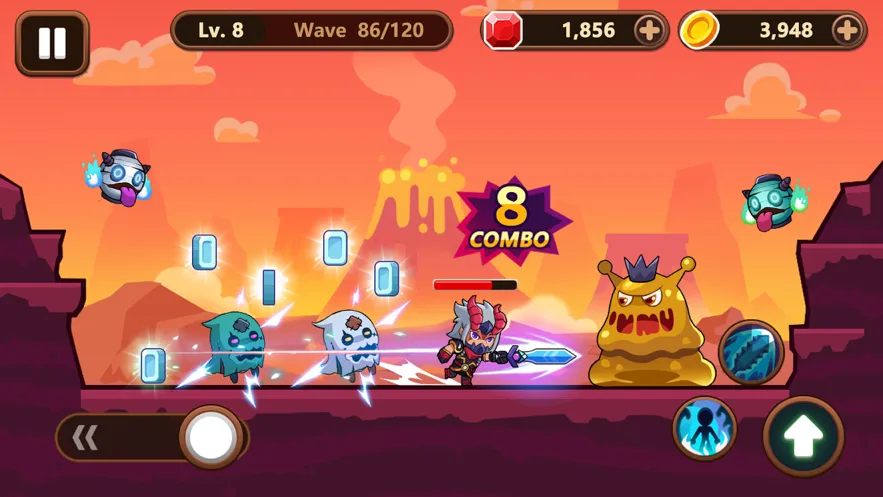Add more gold coins
The image size is (883, 497).
point(846,31)
